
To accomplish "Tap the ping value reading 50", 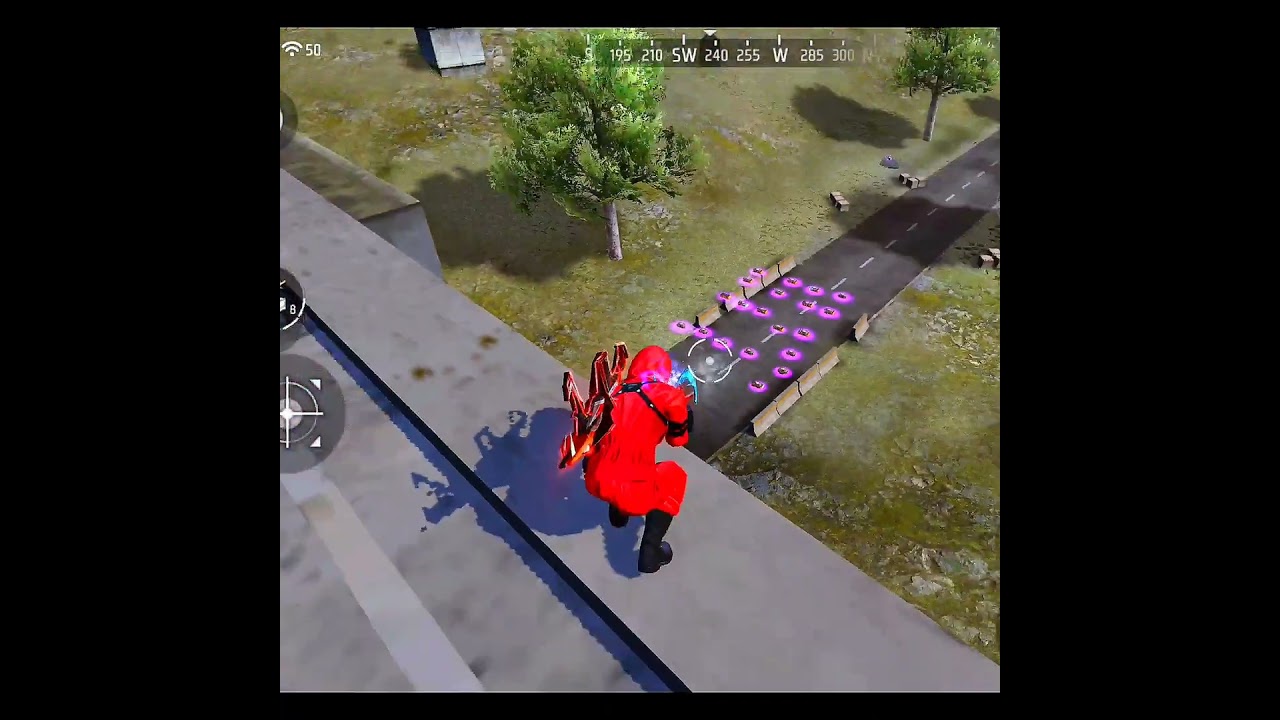I will click(x=313, y=49).
